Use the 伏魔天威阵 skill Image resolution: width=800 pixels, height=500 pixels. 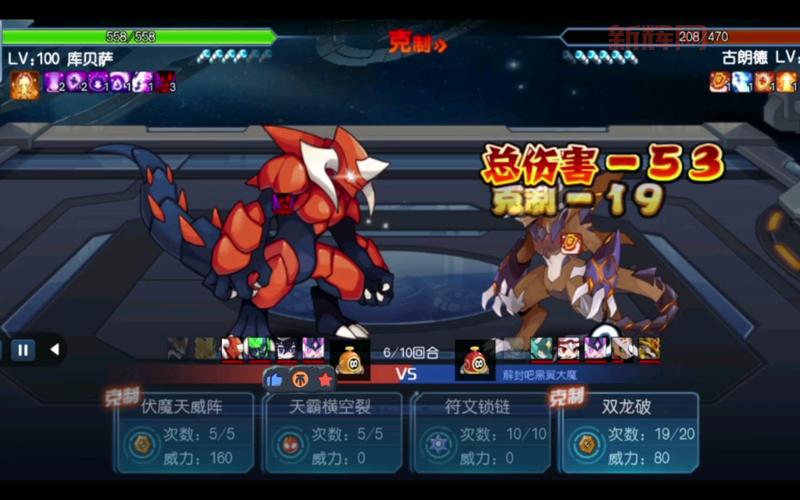183,432
